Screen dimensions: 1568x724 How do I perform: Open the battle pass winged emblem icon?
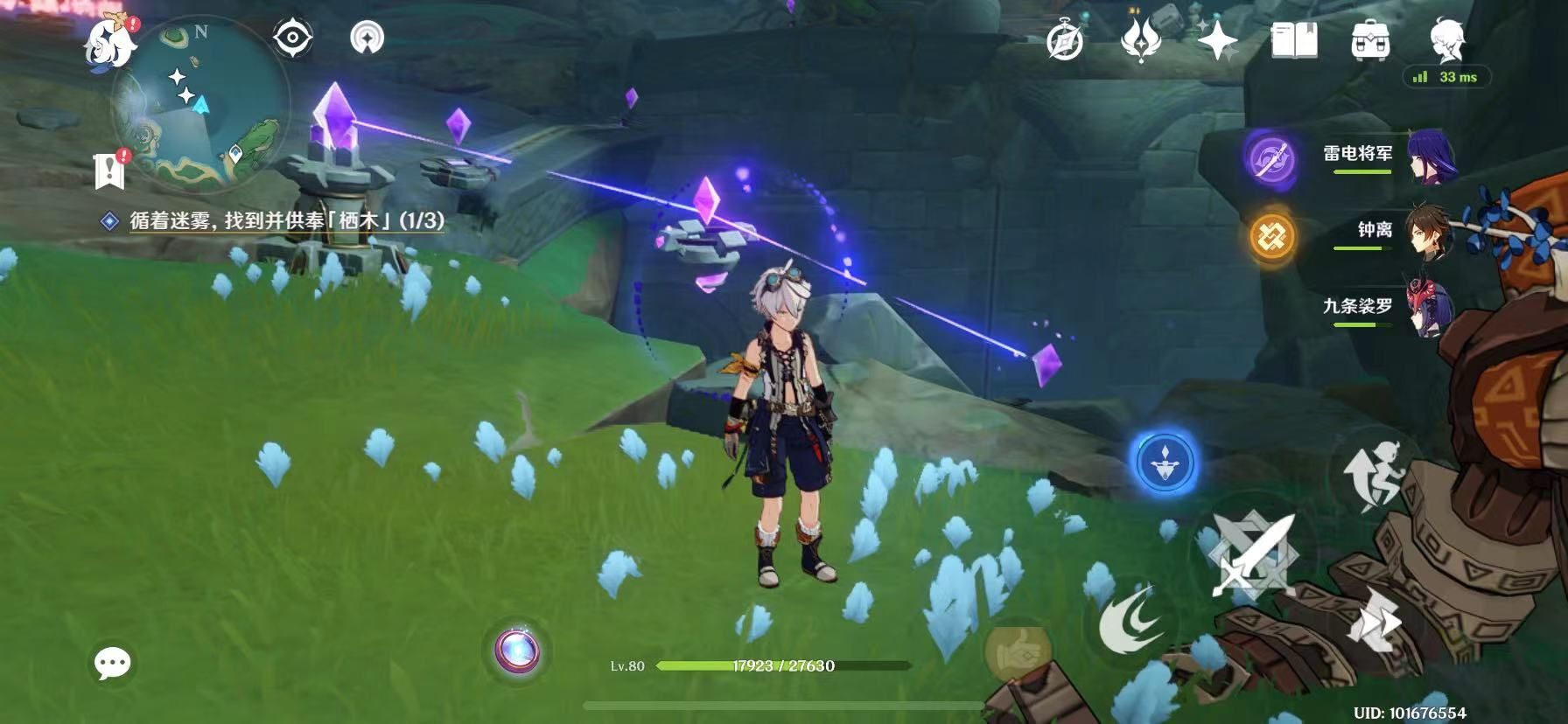[1141, 40]
